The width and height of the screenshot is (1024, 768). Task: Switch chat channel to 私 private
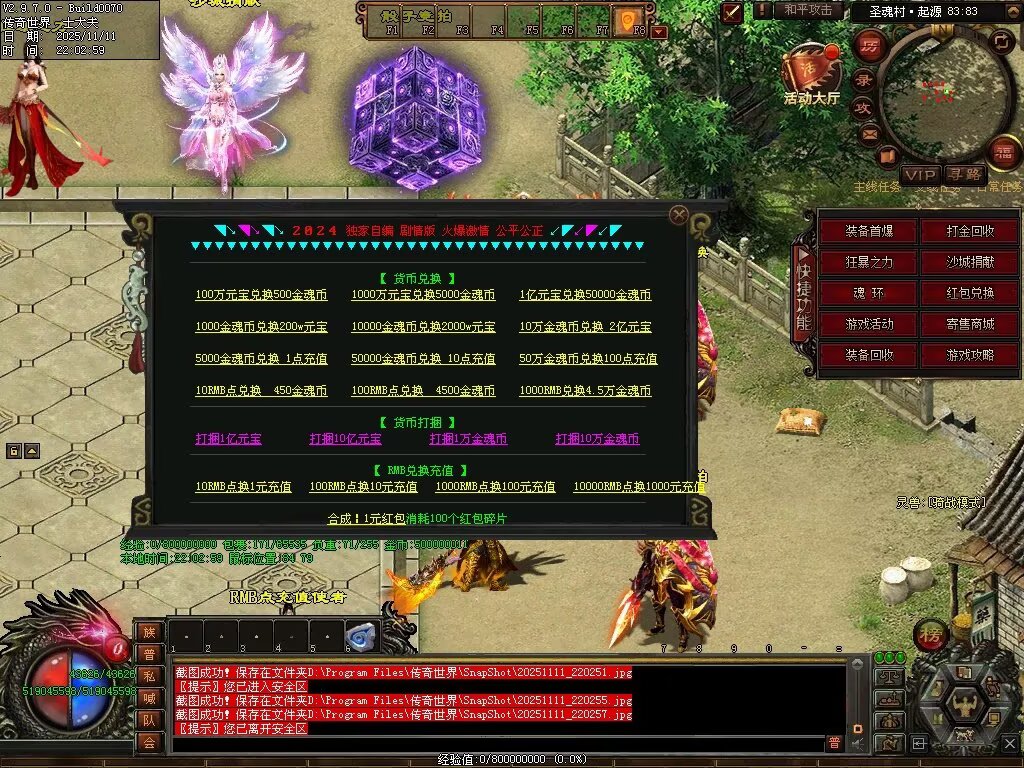pyautogui.click(x=149, y=676)
